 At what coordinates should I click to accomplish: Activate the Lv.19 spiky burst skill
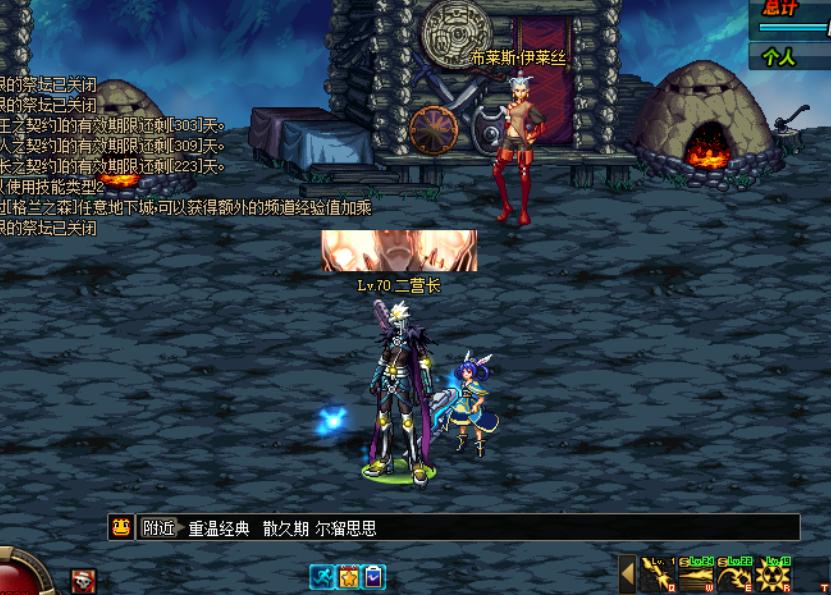pos(773,575)
